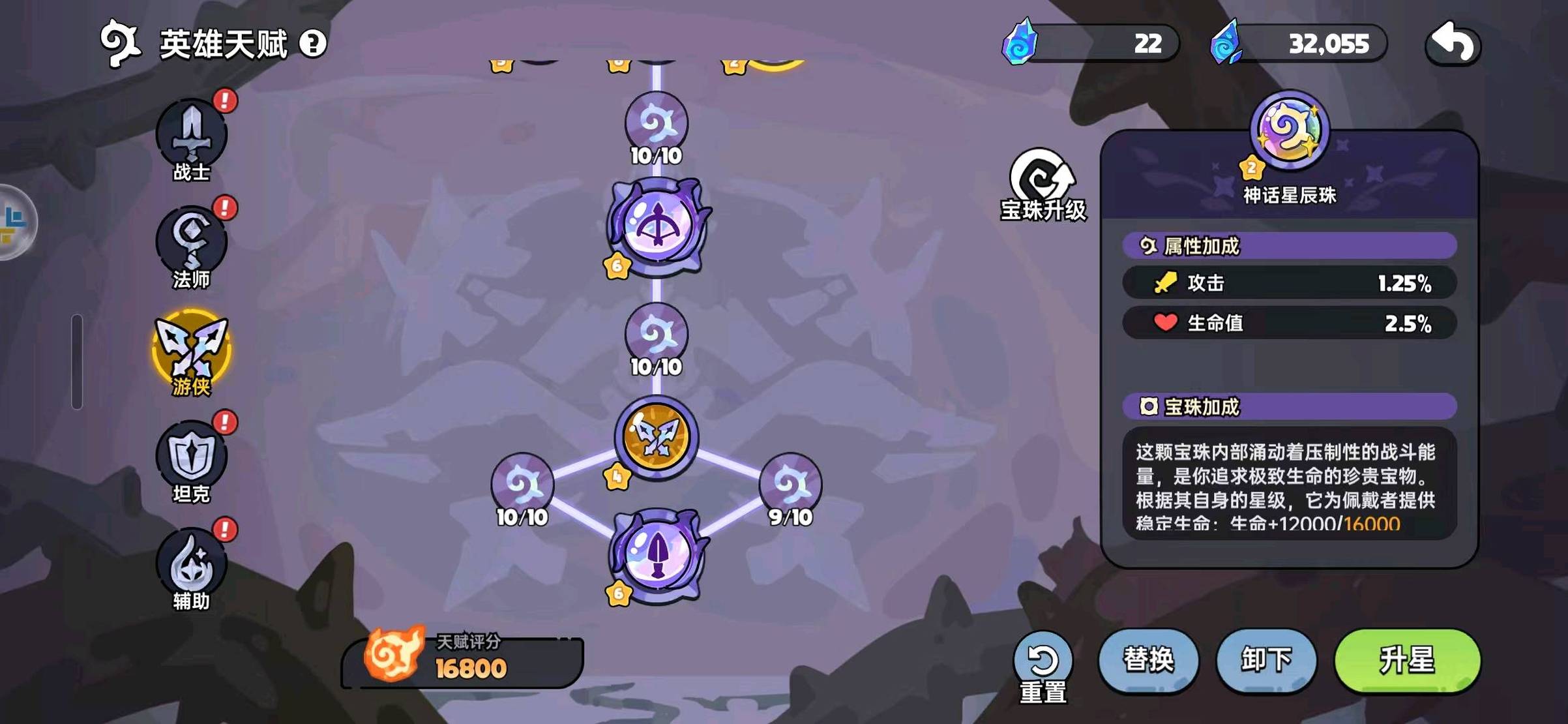Click the 升星 star-up button

[x=1407, y=660]
